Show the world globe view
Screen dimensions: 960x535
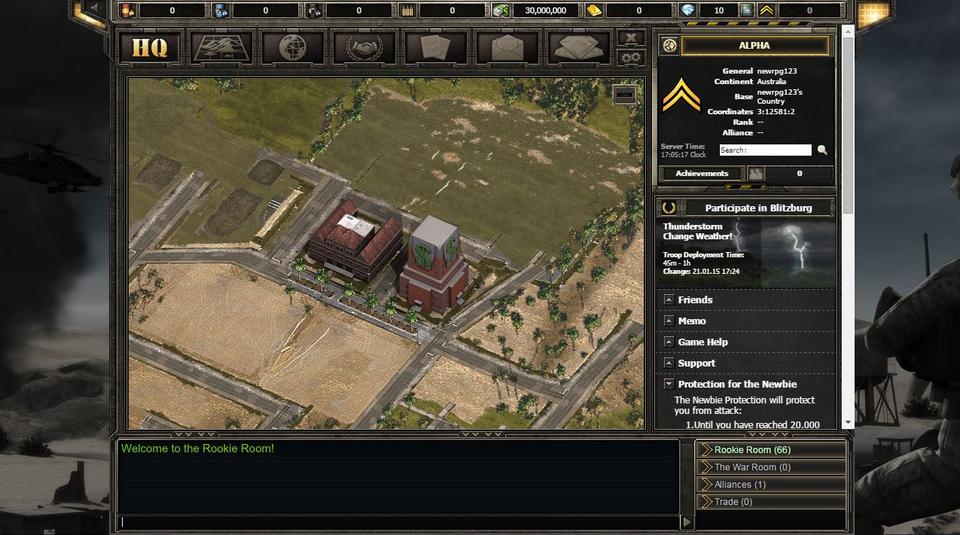292,47
